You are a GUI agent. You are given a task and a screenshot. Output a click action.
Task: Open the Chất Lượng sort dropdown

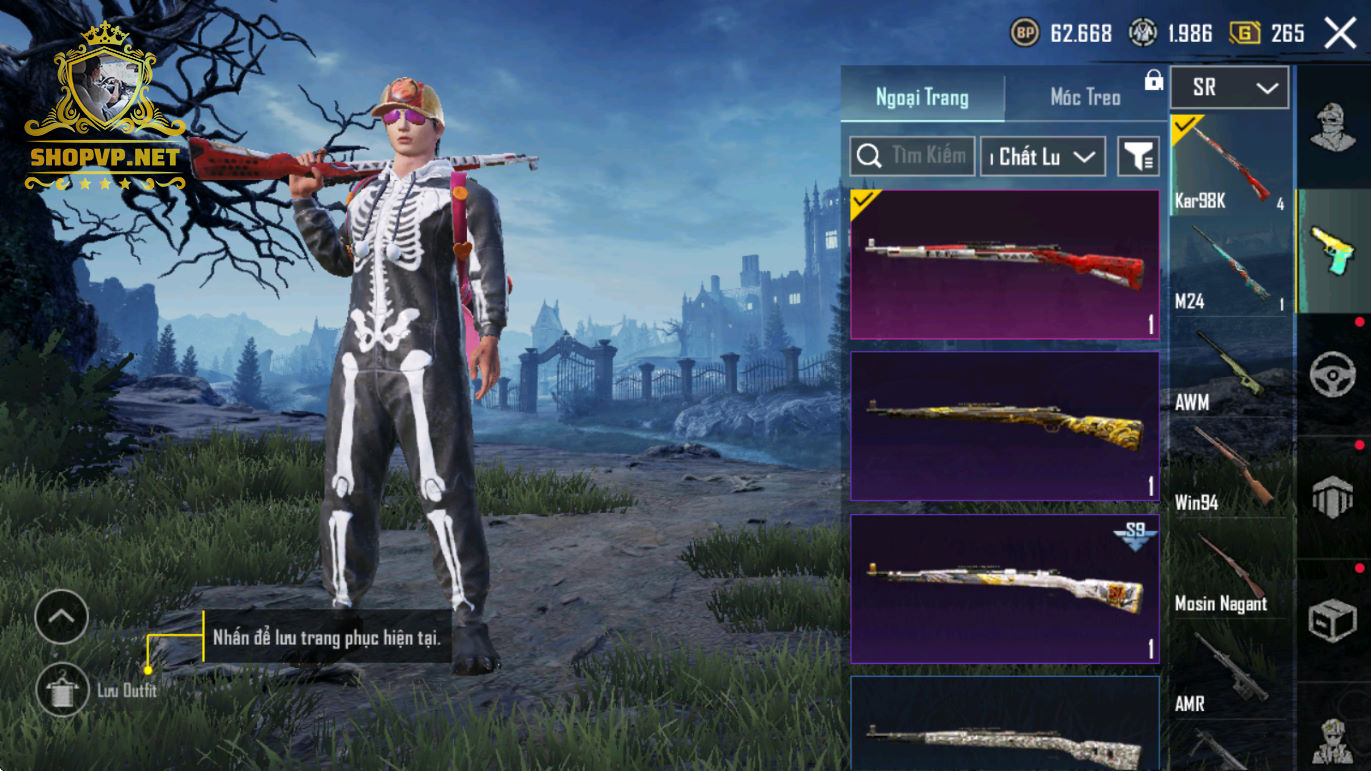(1042, 156)
